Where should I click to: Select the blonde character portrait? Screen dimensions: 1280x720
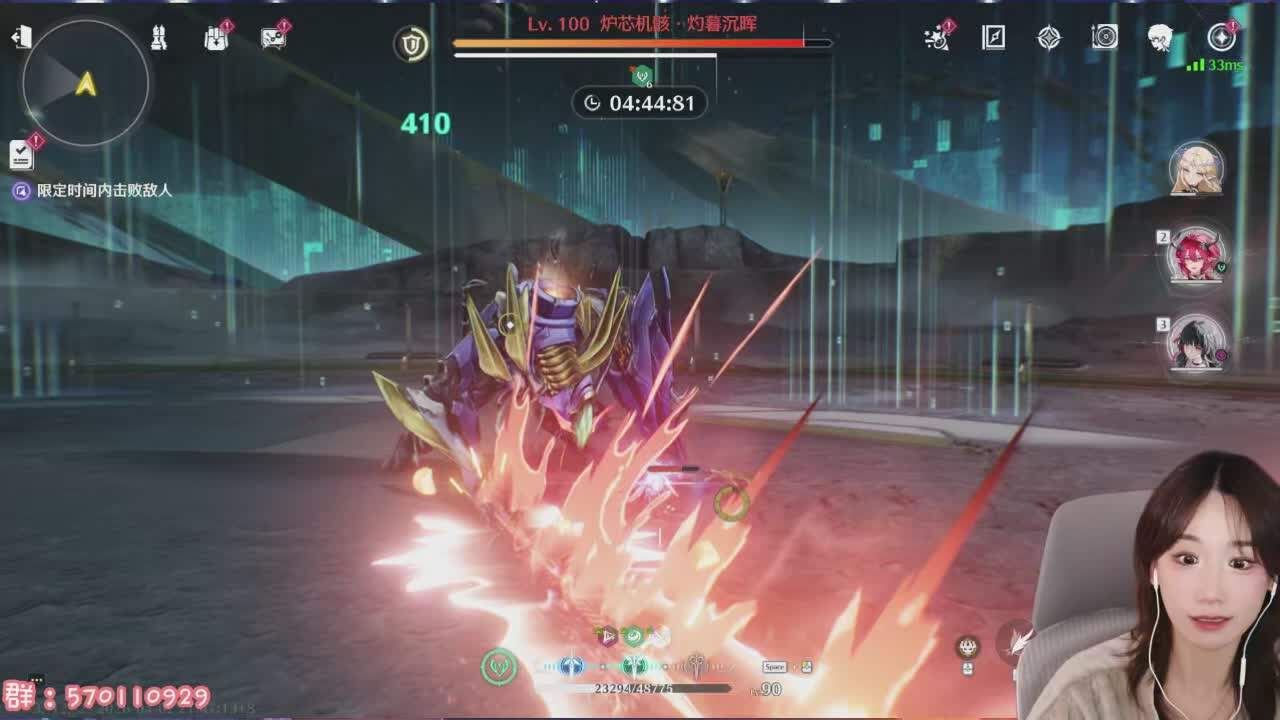click(1196, 169)
